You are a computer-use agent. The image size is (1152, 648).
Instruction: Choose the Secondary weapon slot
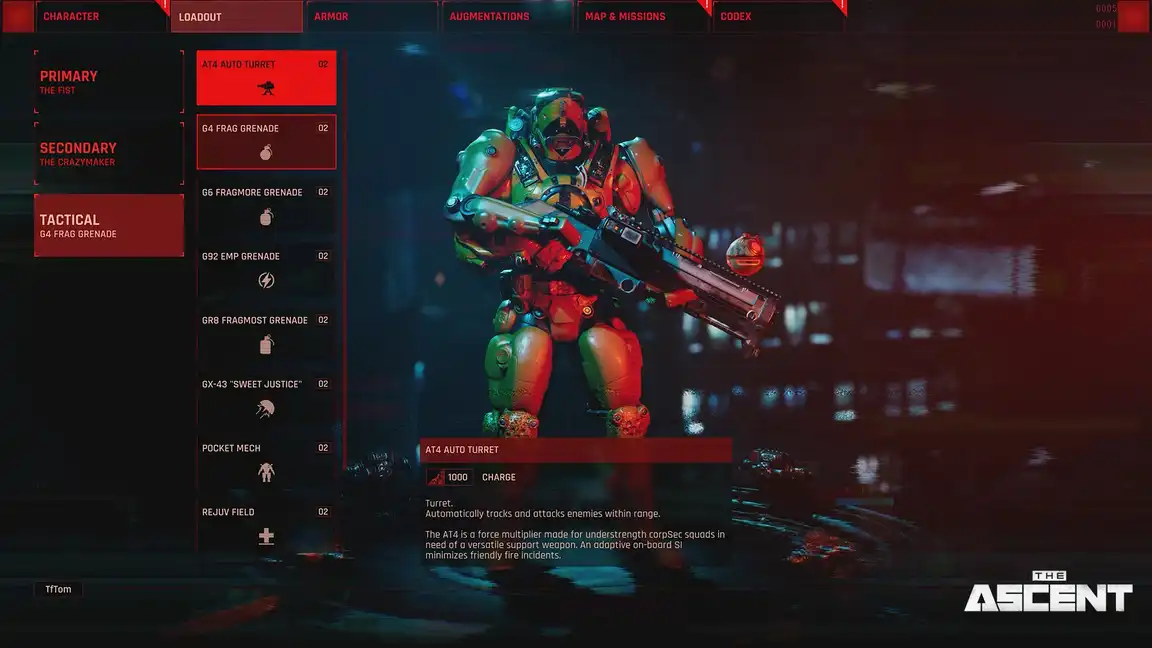109,154
